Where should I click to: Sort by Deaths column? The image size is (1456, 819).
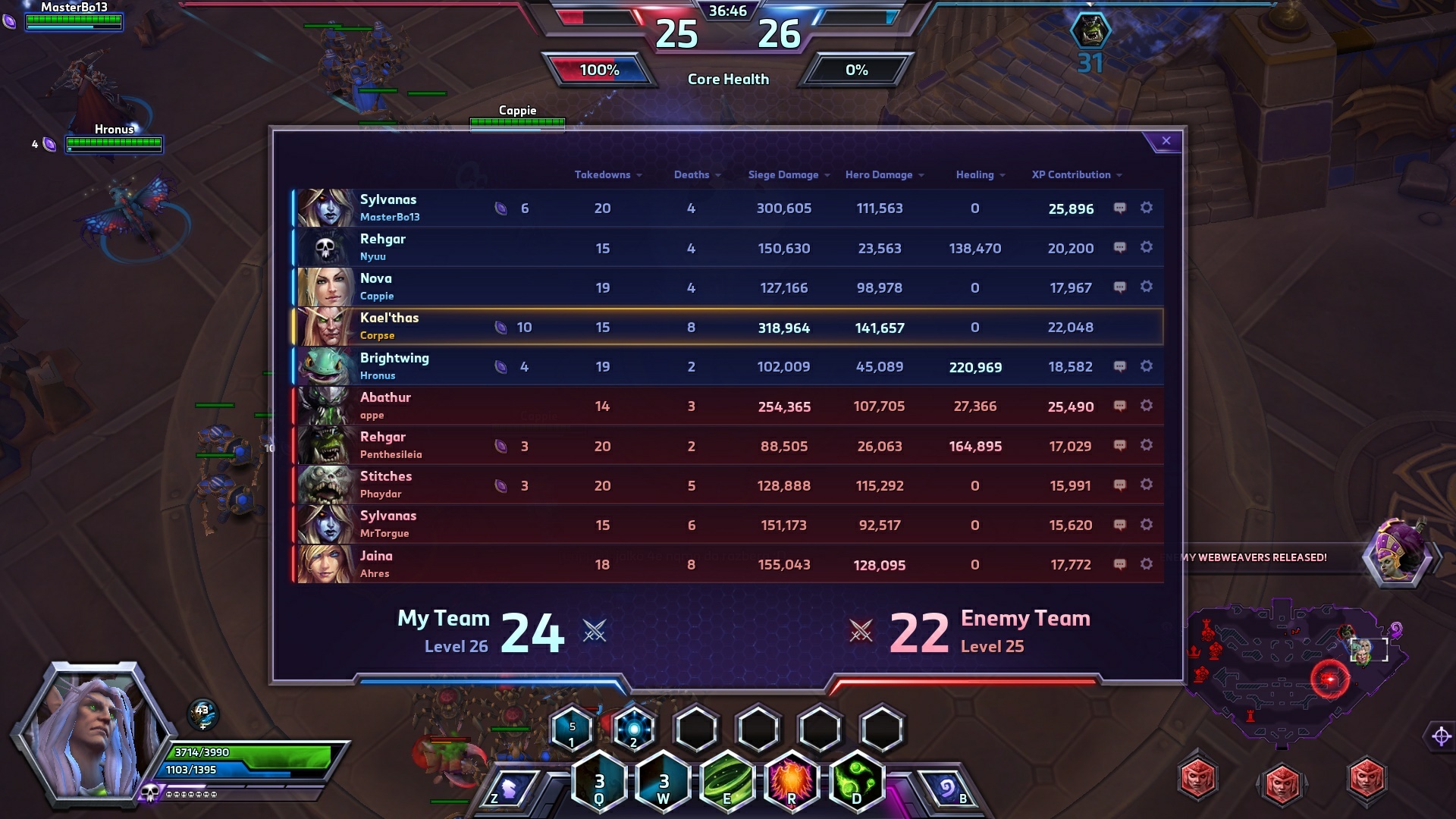696,175
